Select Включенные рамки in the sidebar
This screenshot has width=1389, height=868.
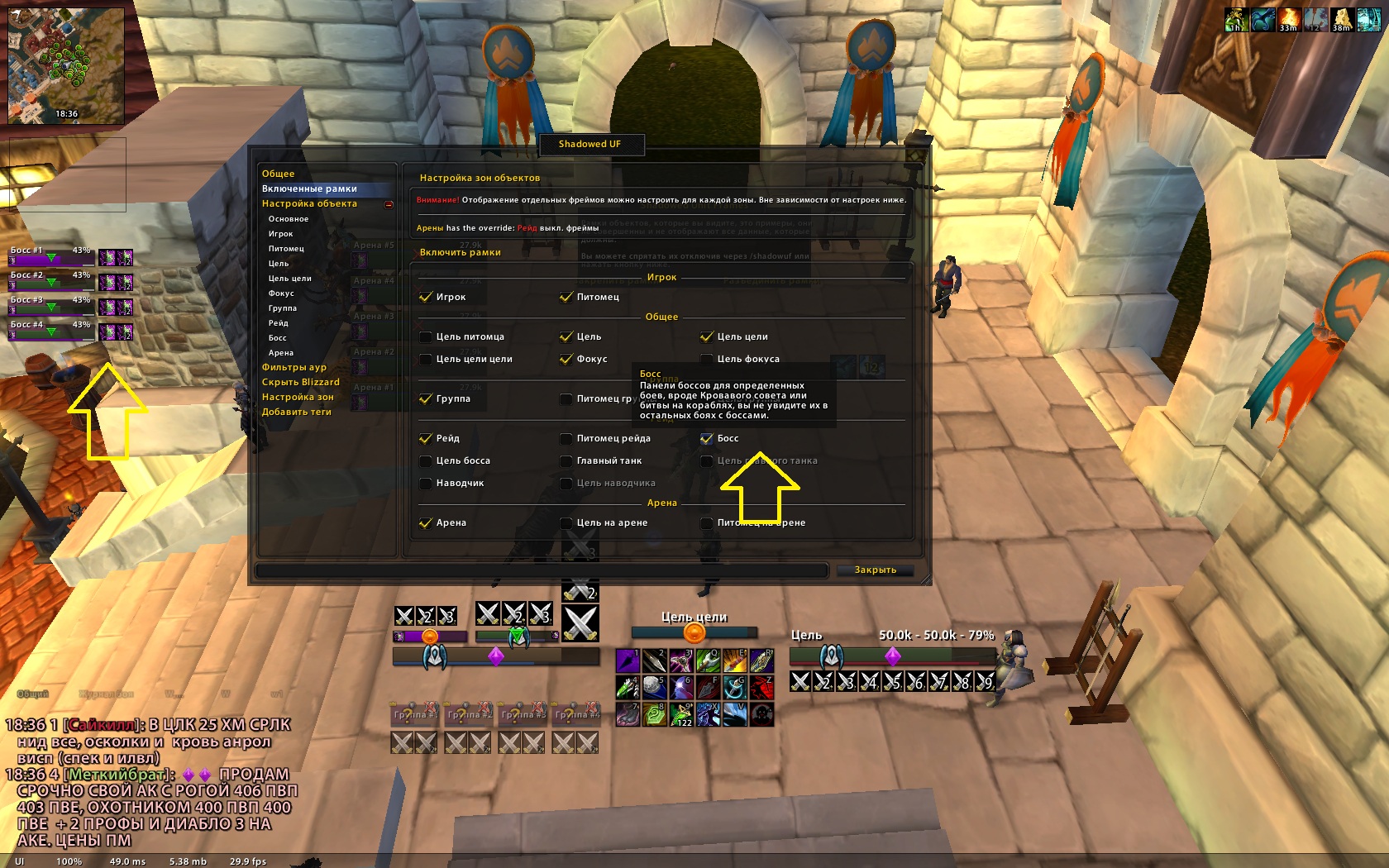[x=309, y=189]
